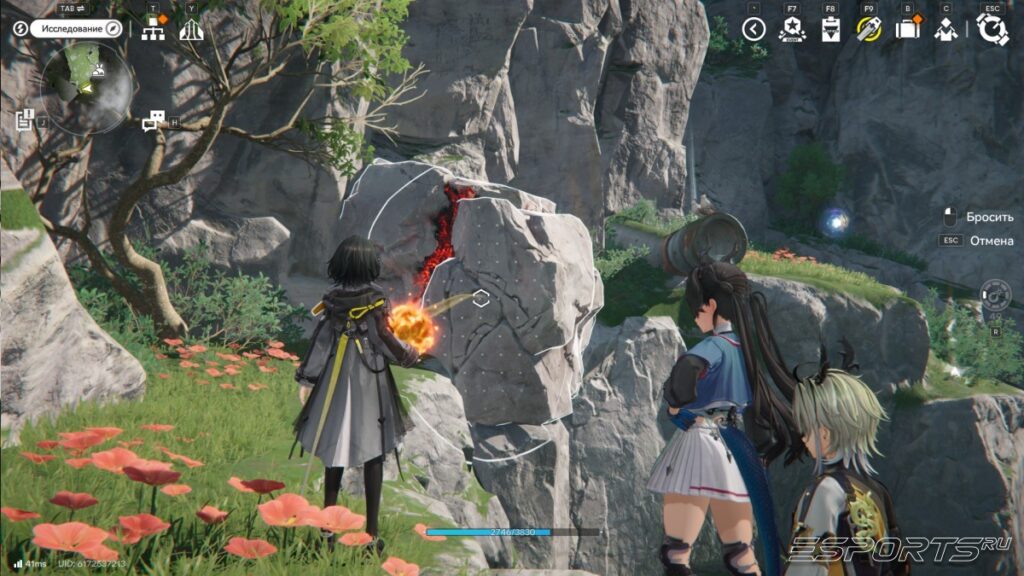Open the hierarchy tree icon menu
Screen dimensions: 1024x576
coord(152,30)
